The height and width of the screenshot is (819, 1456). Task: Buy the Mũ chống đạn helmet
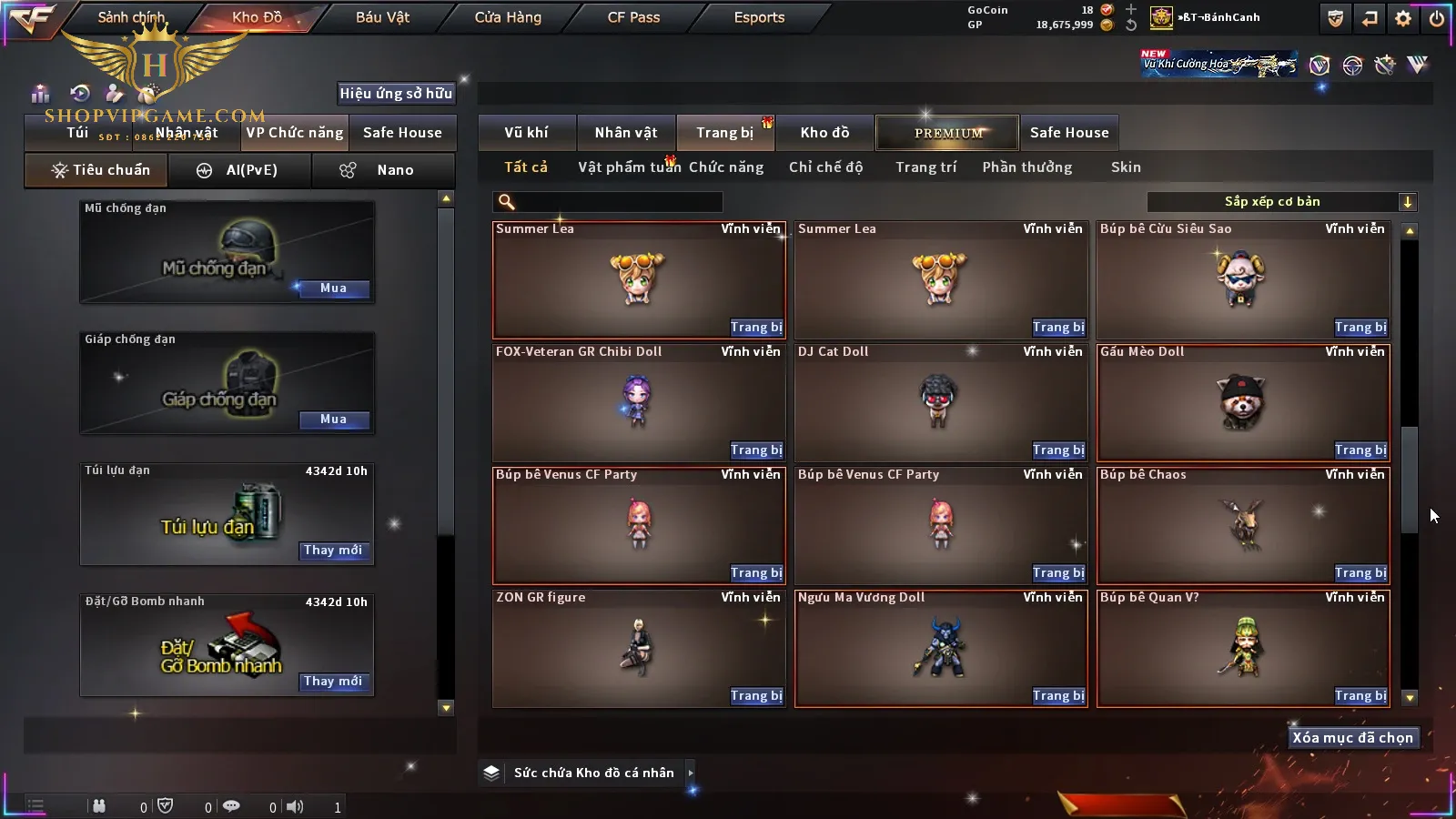tap(333, 288)
